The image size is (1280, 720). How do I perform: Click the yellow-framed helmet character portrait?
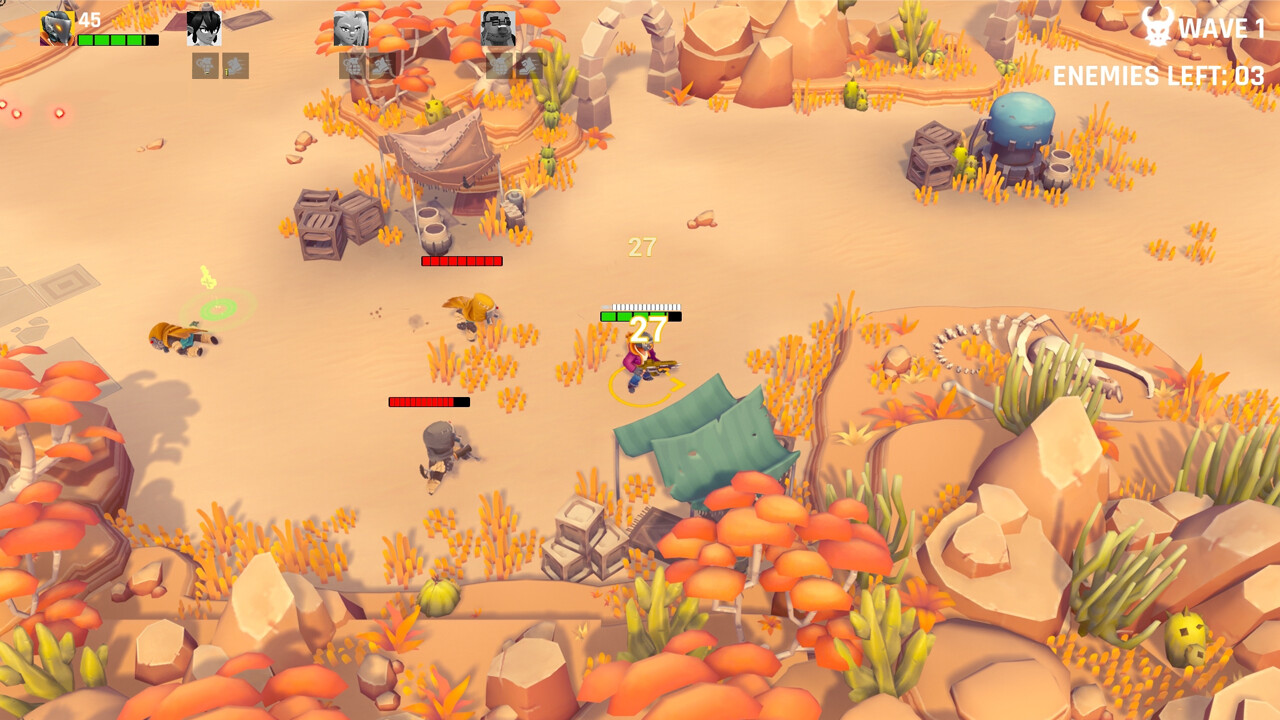click(55, 28)
